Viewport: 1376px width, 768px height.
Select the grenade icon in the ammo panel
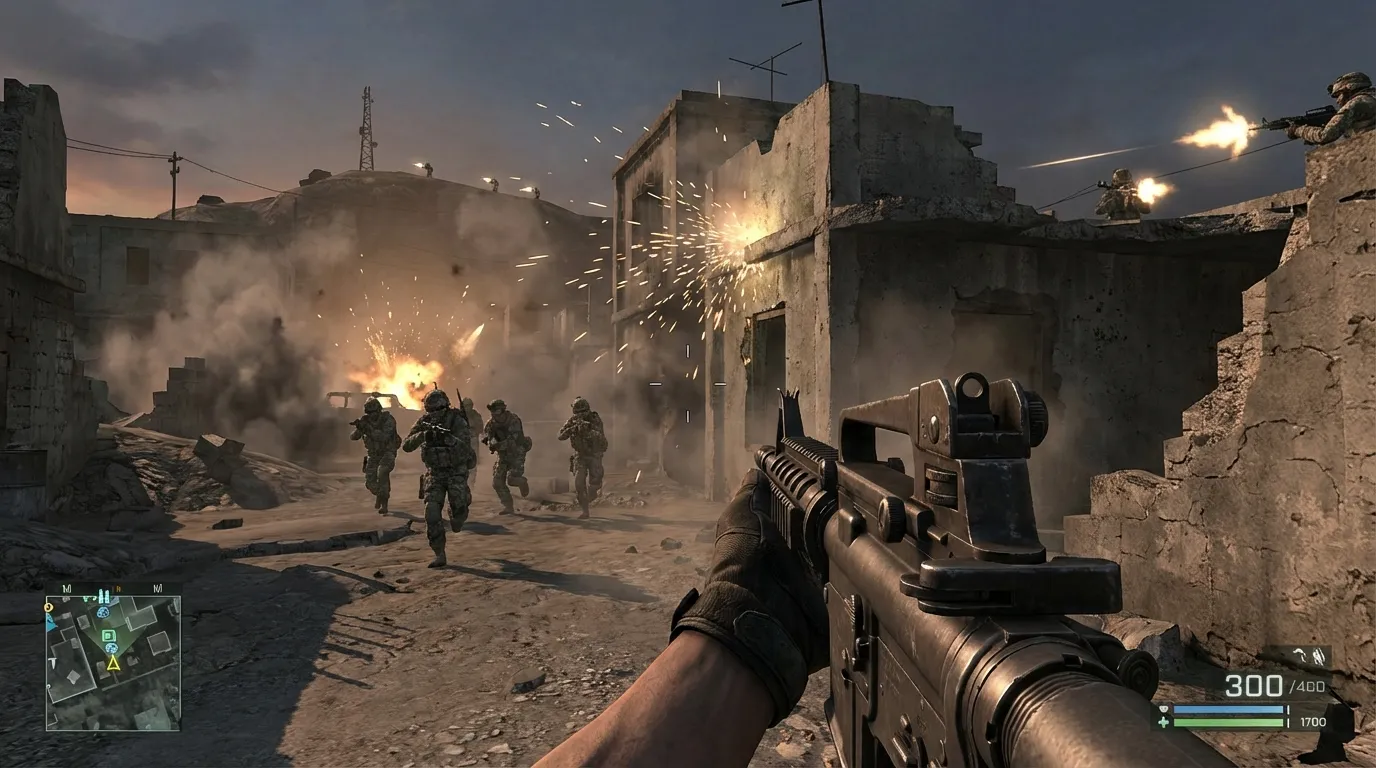pos(1319,657)
